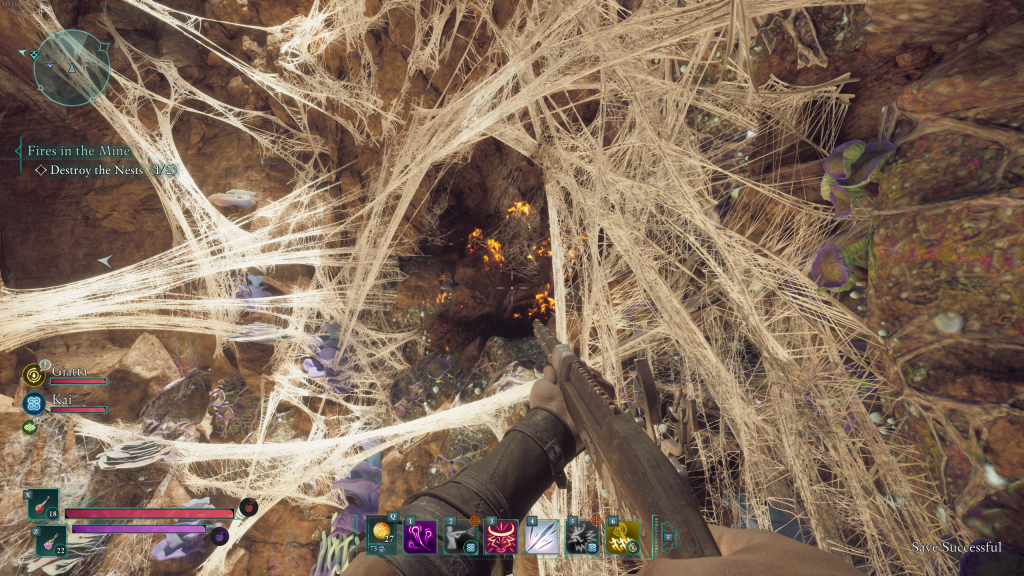
Task: Select the orange throwable item with 27 count
Action: click(x=382, y=535)
